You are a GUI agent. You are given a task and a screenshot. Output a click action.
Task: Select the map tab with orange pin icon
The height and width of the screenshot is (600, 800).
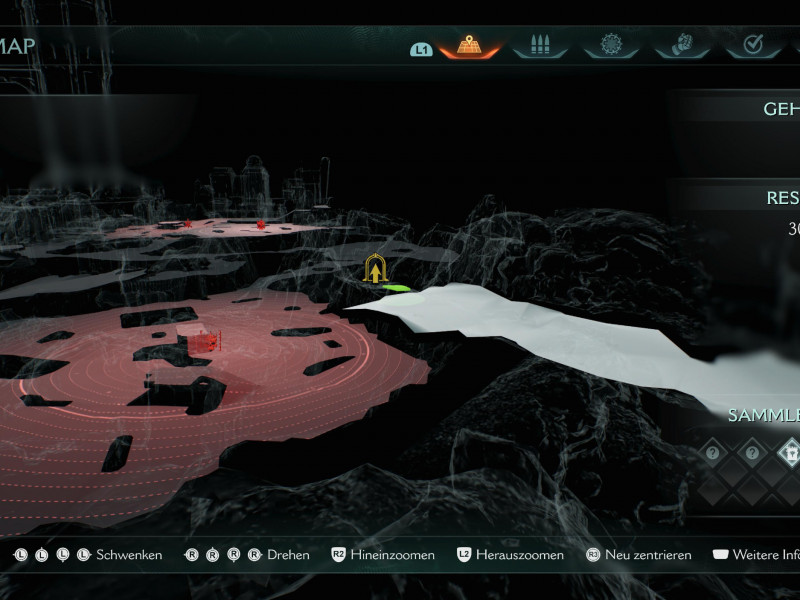pos(469,45)
